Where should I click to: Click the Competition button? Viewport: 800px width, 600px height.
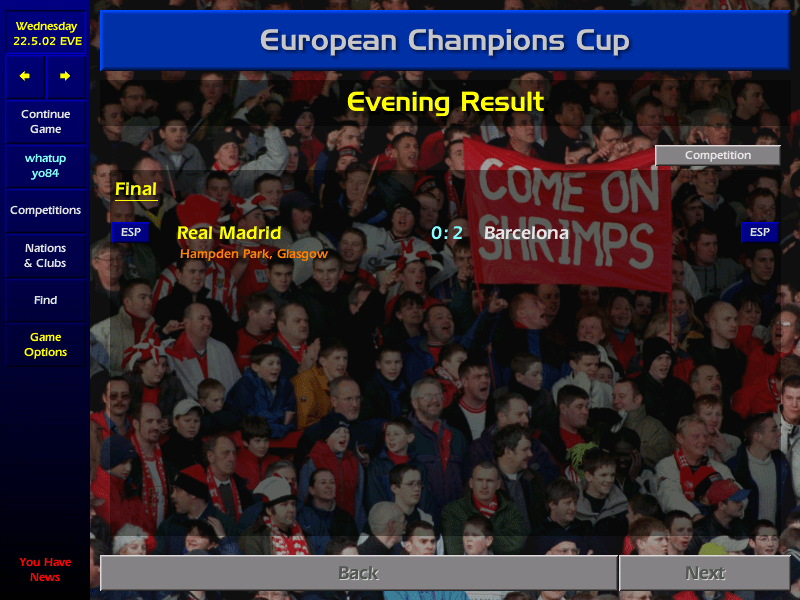pos(717,156)
